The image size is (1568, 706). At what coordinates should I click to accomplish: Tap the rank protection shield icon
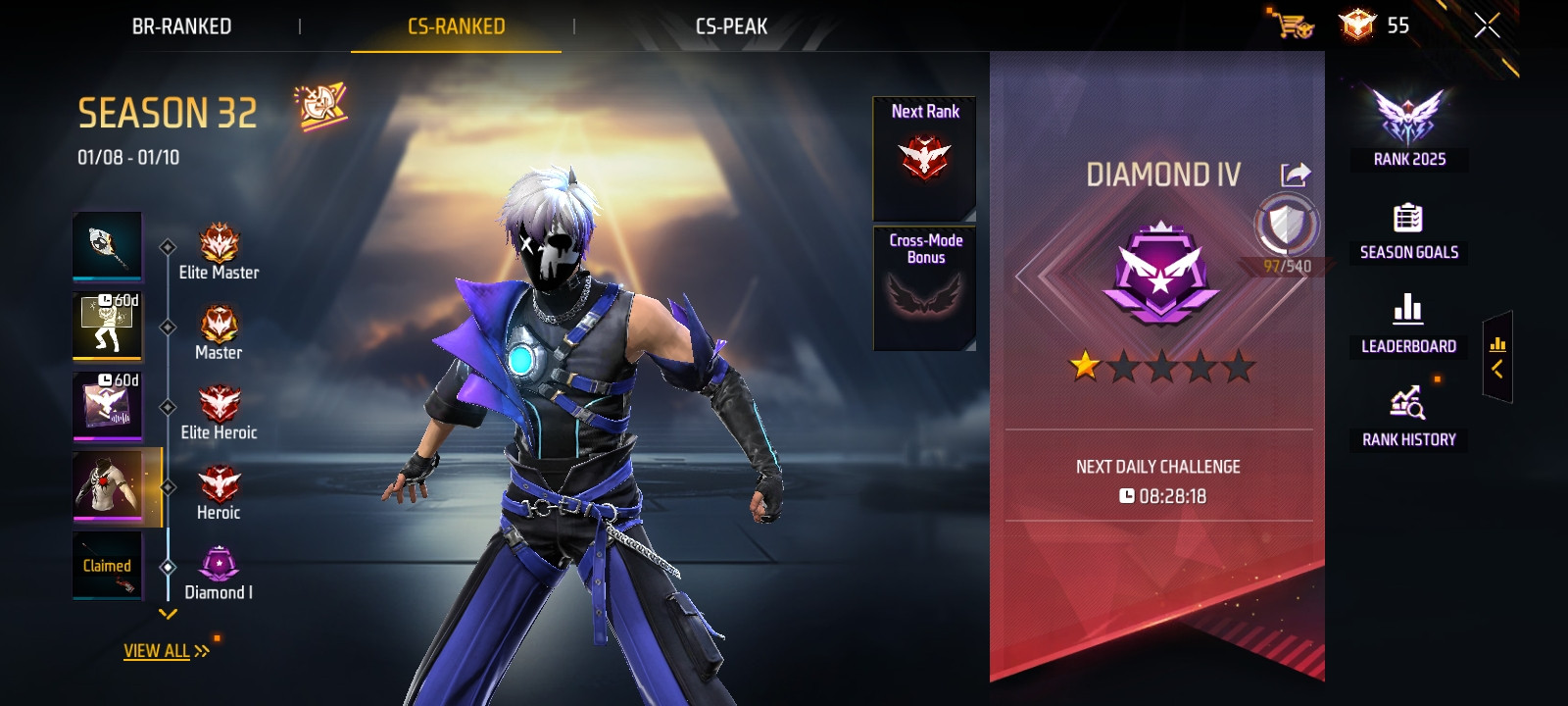(1286, 226)
